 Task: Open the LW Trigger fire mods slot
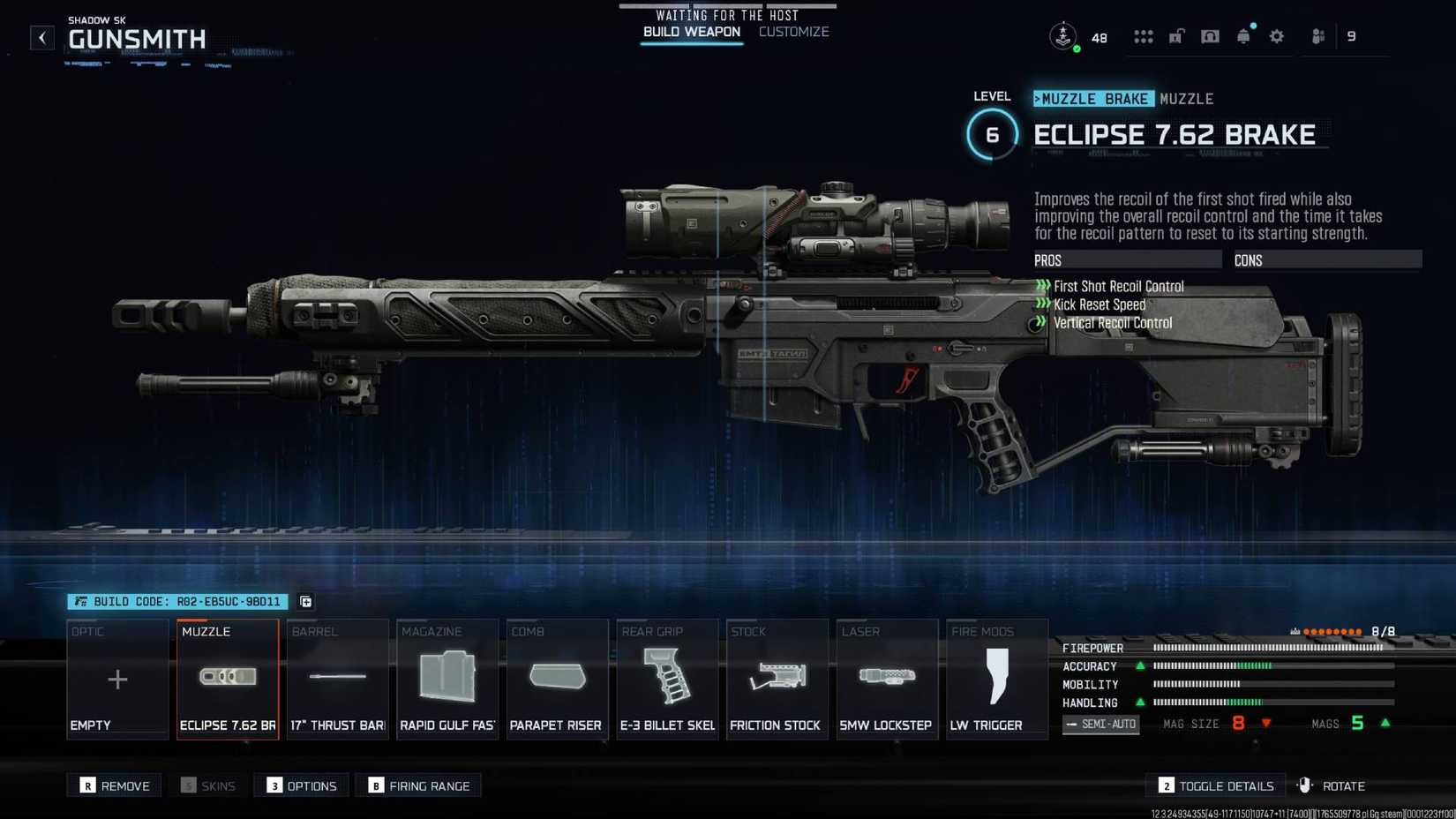(996, 680)
